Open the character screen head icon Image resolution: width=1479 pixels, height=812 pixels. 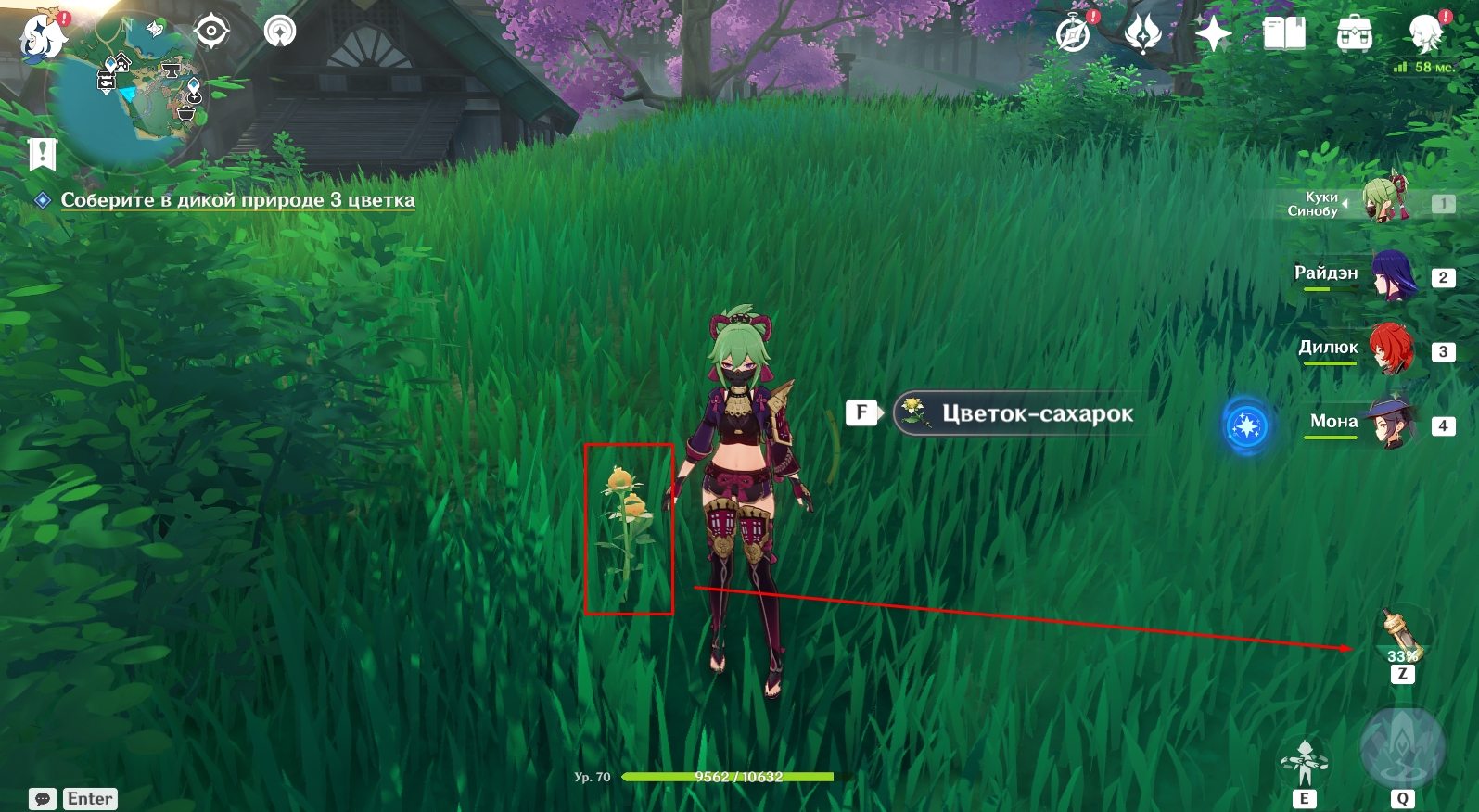pos(1425,35)
